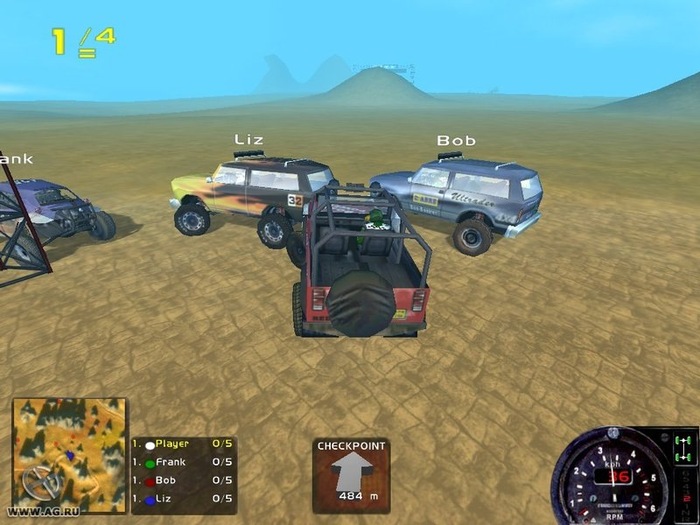Select the Player row in standings
The image size is (700, 525).
pyautogui.click(x=184, y=444)
